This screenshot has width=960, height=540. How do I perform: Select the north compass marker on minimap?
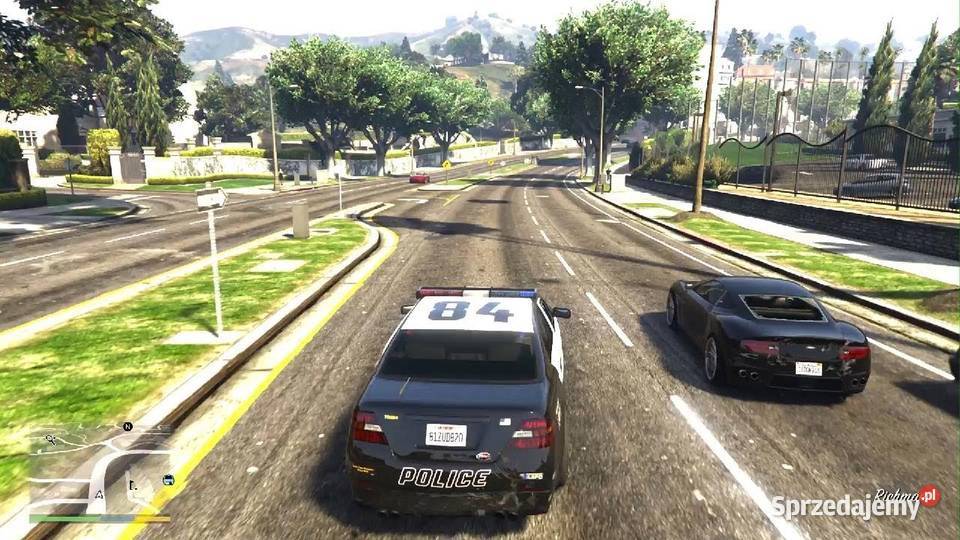[x=128, y=426]
